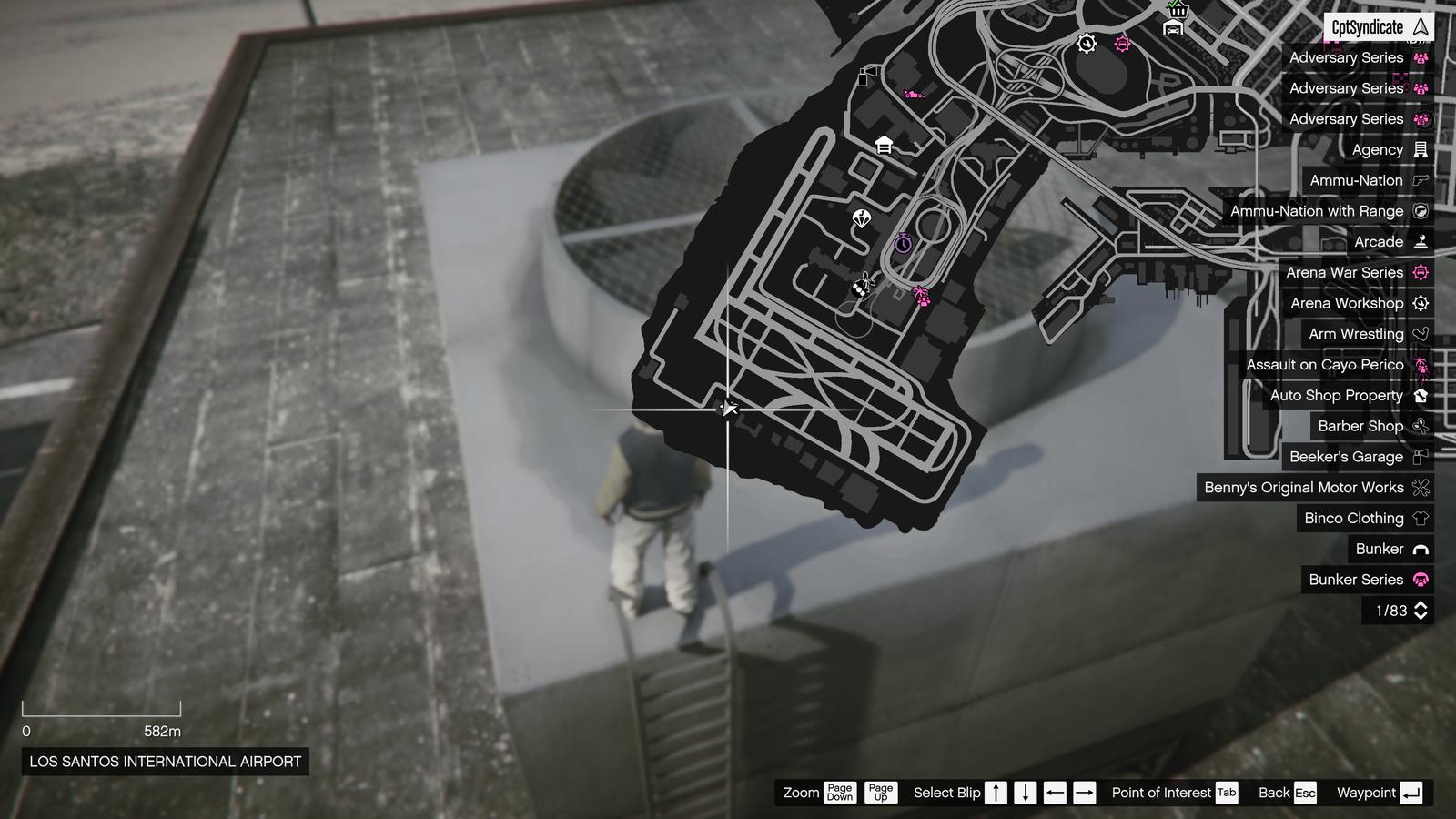Click the Select Blip down arrow
This screenshot has width=1456, height=819.
click(x=1026, y=793)
